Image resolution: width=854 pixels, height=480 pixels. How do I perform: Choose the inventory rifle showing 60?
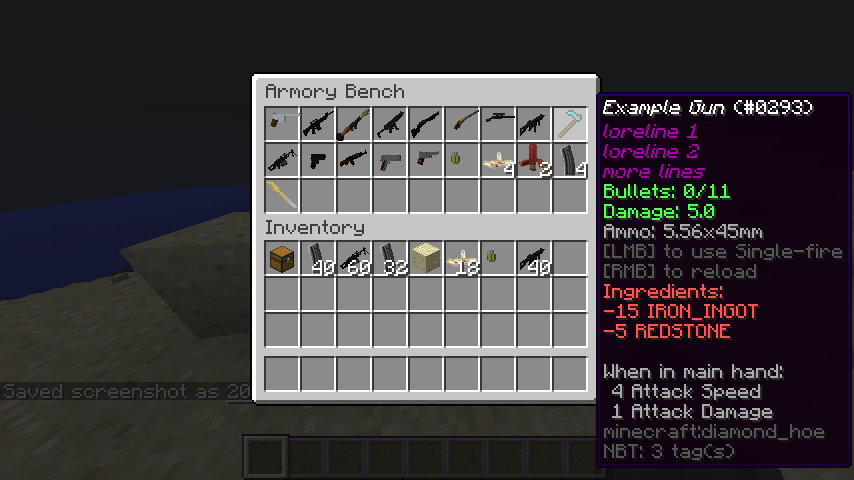(354, 258)
